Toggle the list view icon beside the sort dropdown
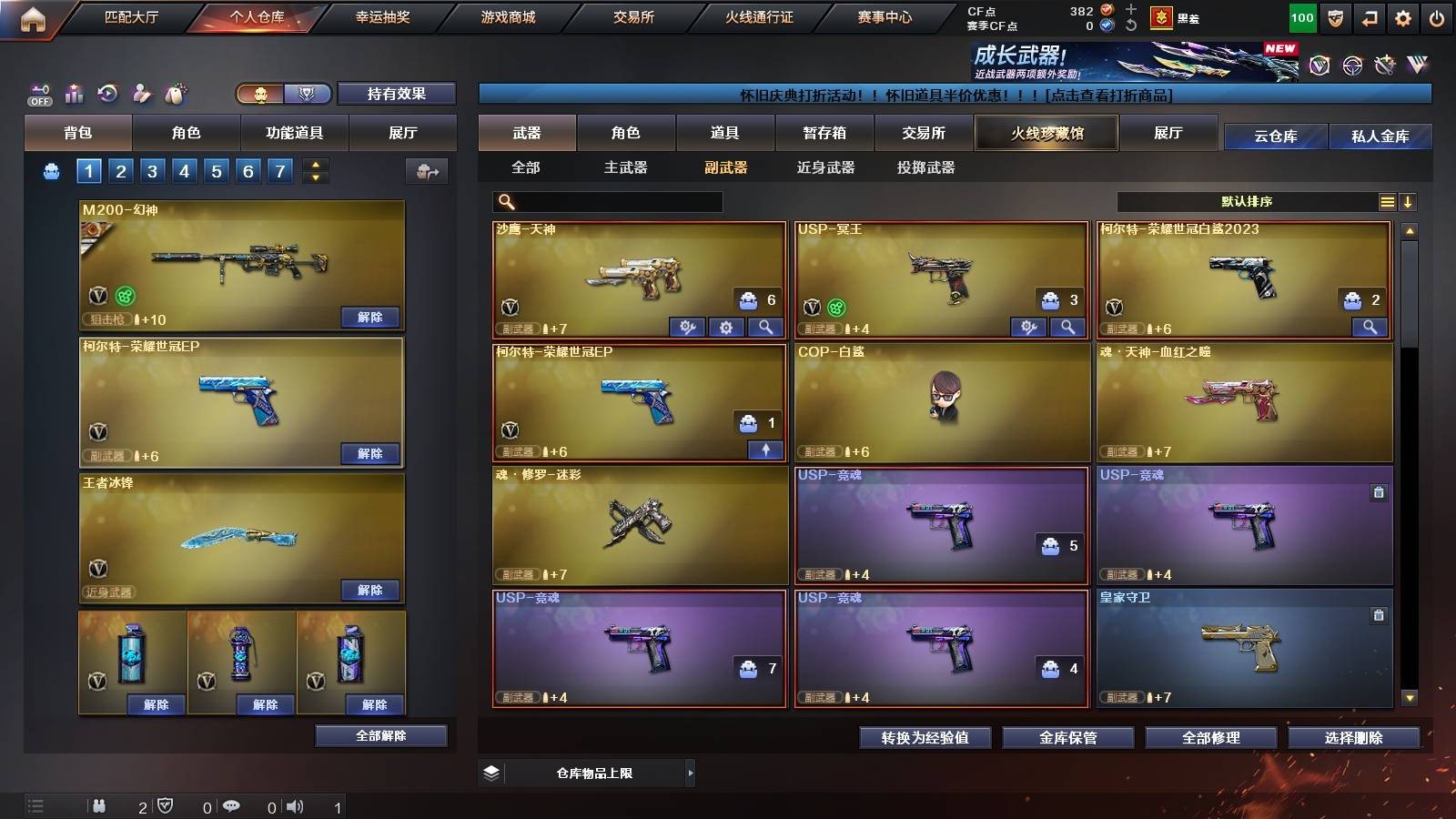The height and width of the screenshot is (819, 1456). pos(1387,201)
